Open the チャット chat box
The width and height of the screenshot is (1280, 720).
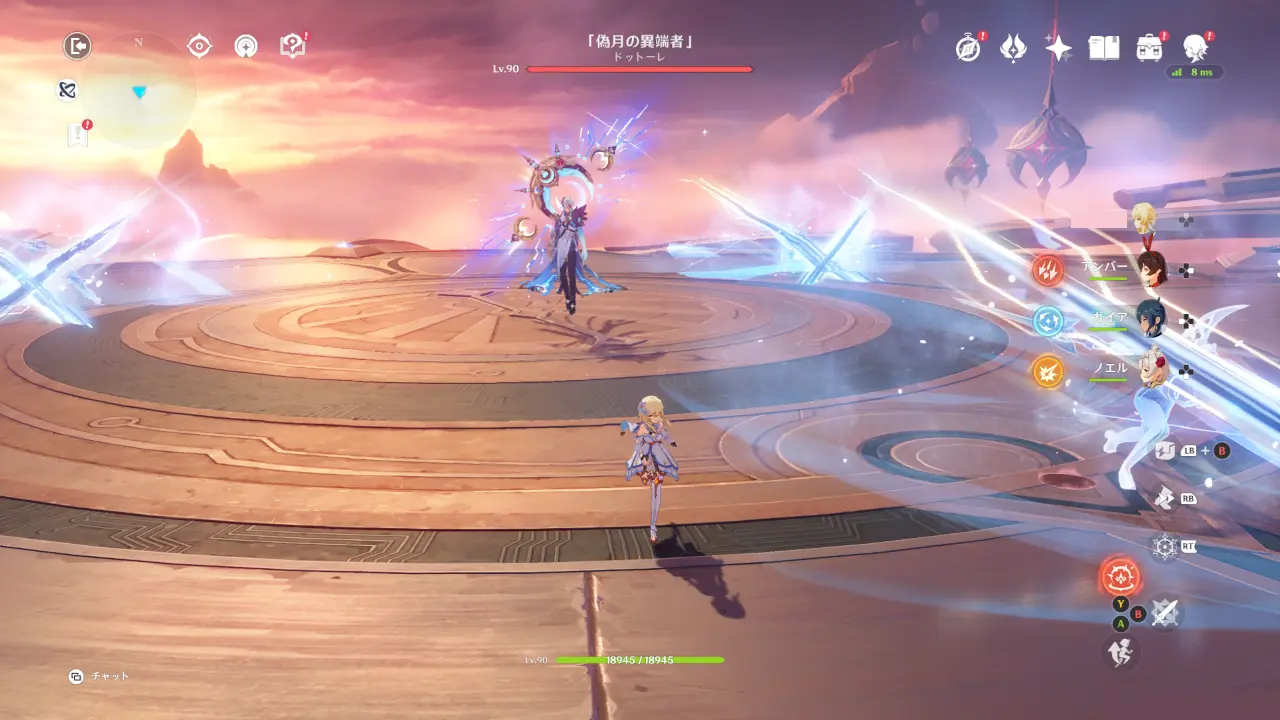[x=100, y=676]
